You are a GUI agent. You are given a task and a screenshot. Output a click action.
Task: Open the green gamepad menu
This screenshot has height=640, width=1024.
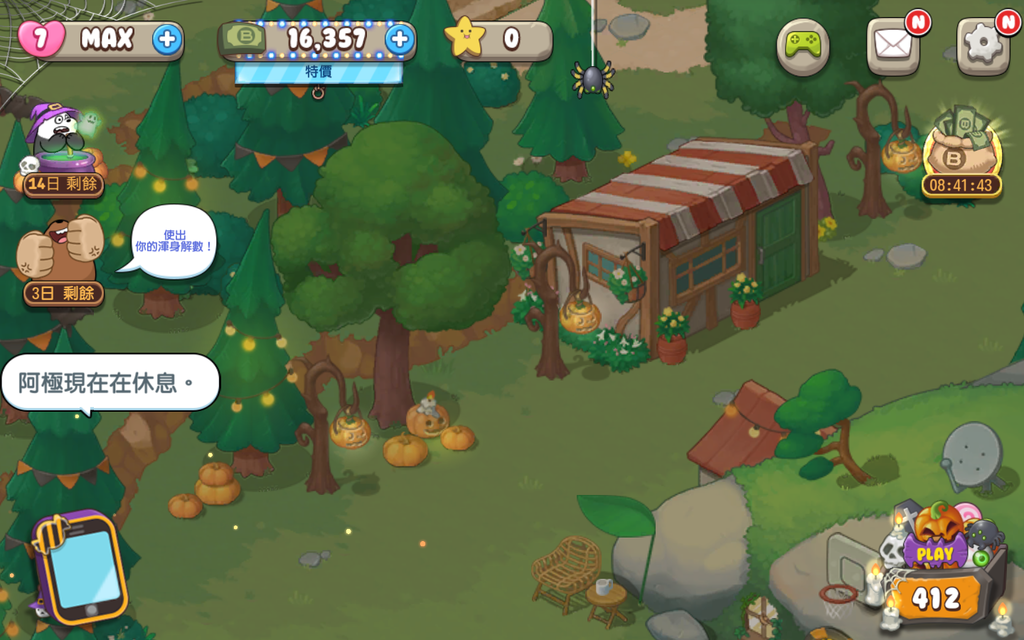tap(803, 46)
